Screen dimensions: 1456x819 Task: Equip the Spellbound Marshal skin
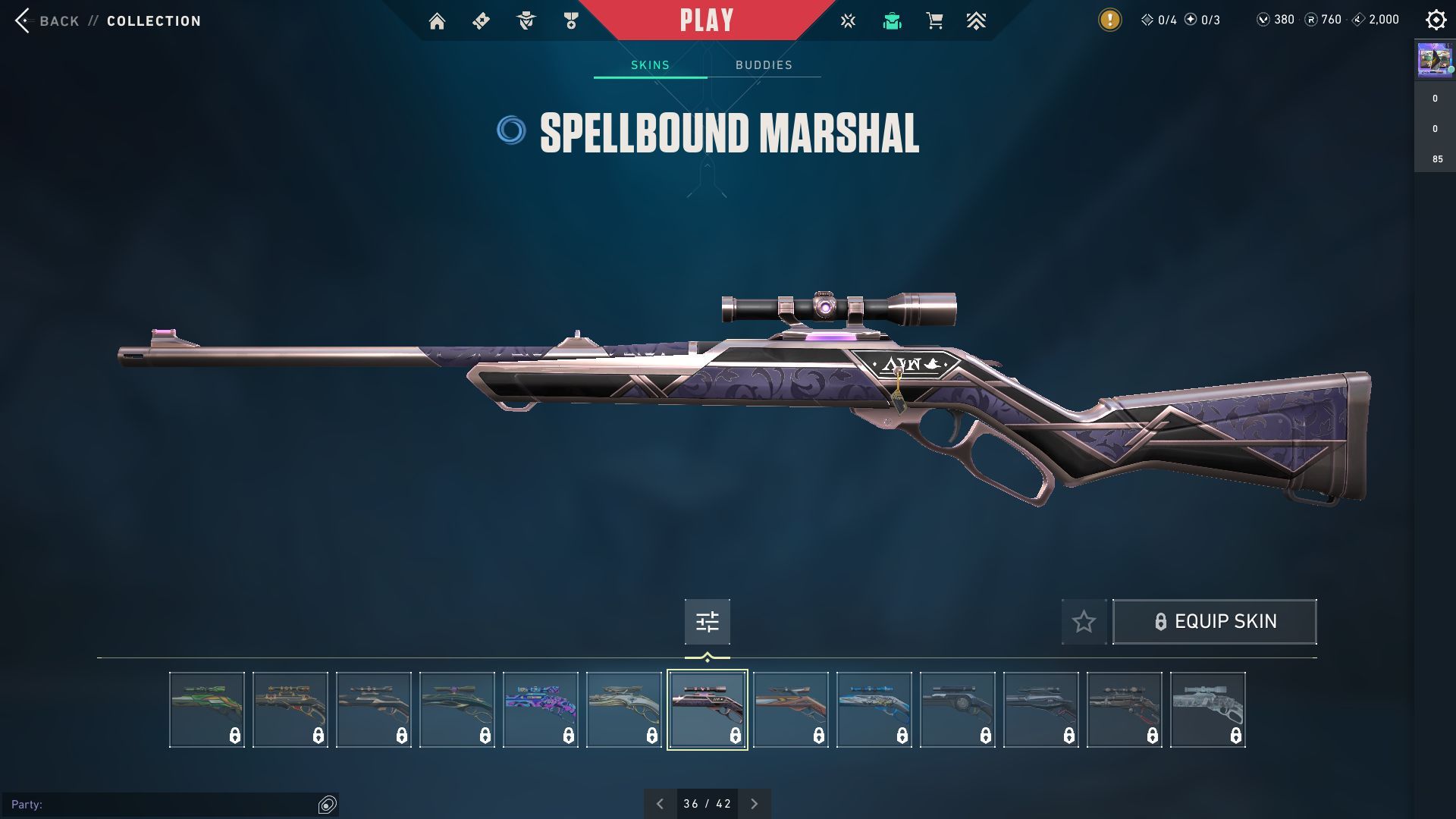click(1214, 622)
